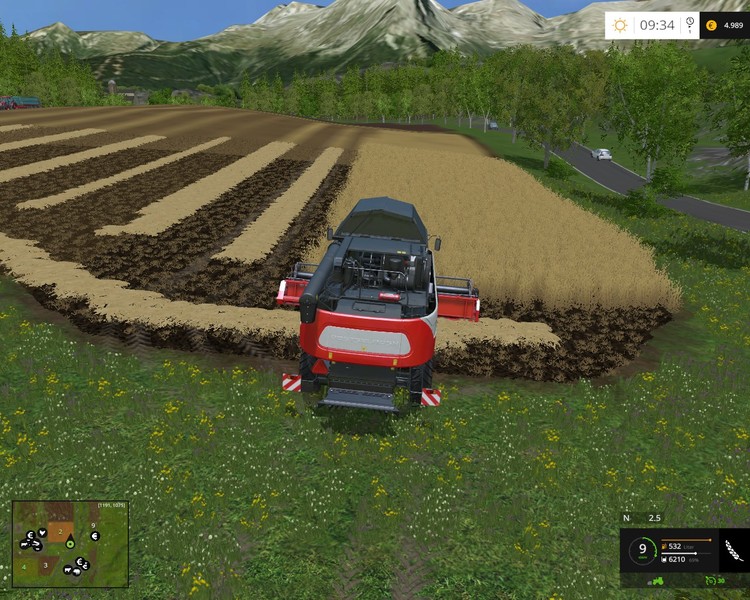Open the minimap in the corner

[70, 544]
